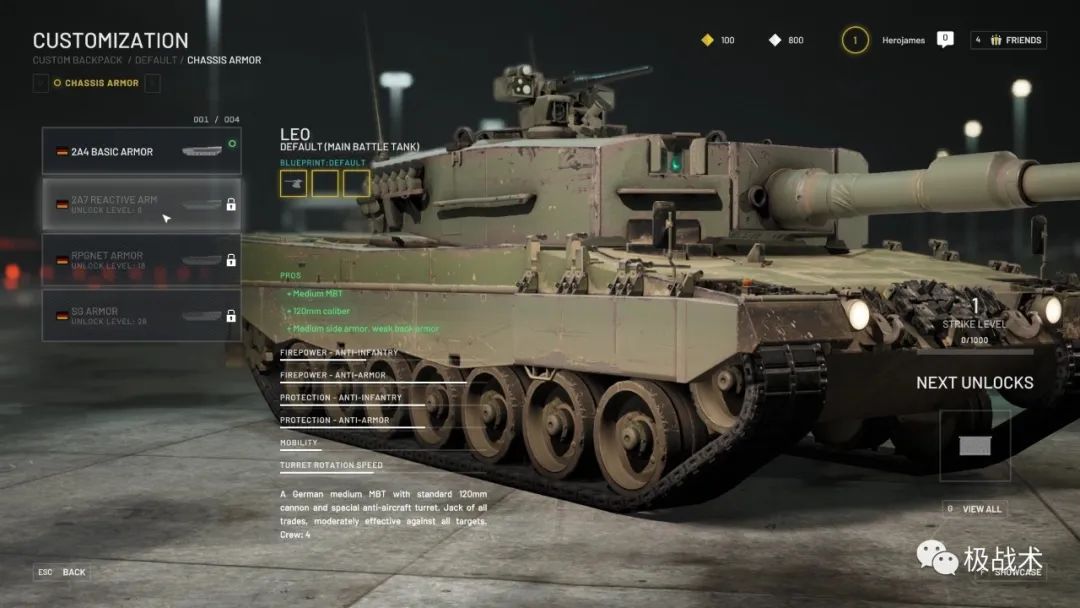Select the 2A4 Basic Armor entry
Screen dimensions: 1080x608
(141, 151)
